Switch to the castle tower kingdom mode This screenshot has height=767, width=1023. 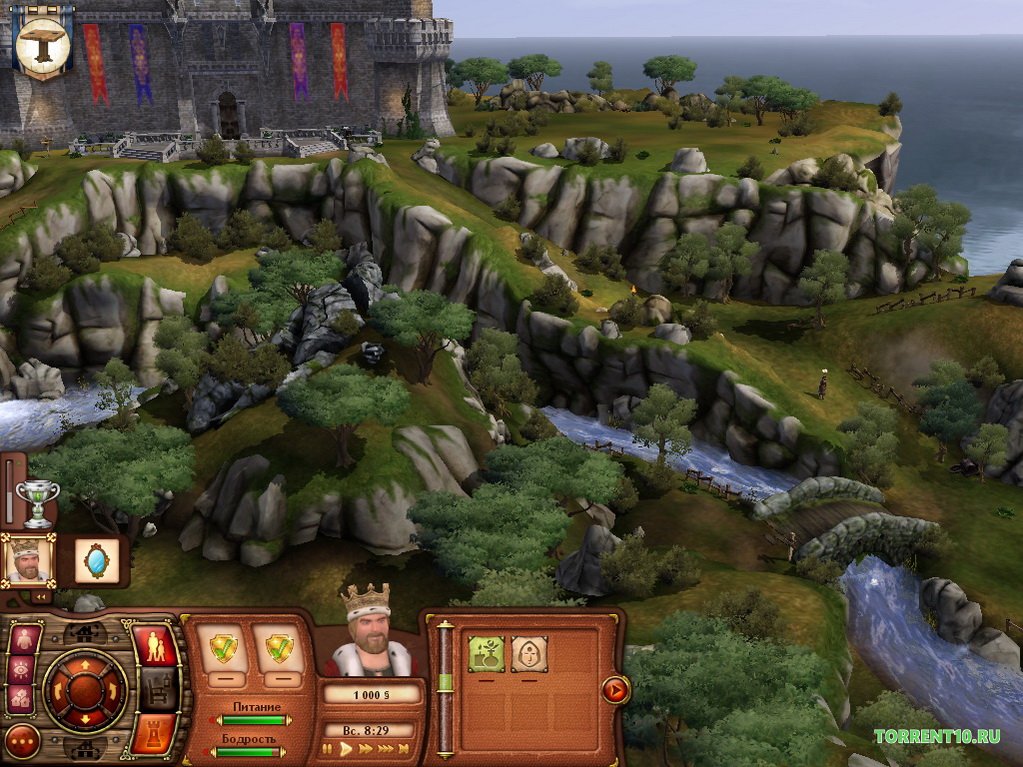point(153,731)
